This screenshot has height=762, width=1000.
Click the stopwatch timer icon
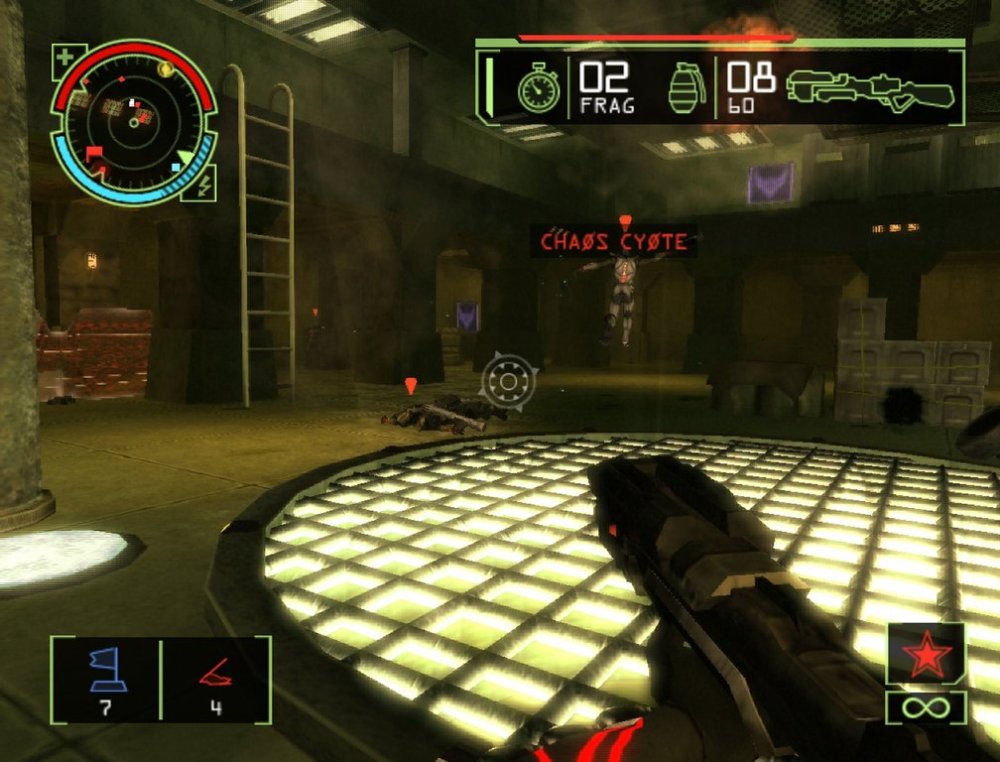point(538,89)
